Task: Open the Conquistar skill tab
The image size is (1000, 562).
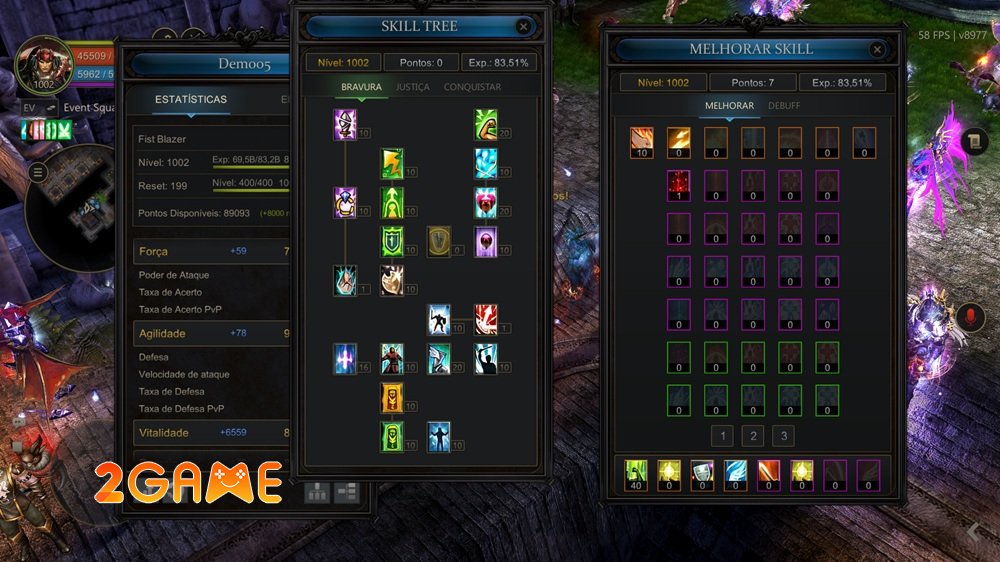Action: point(472,87)
